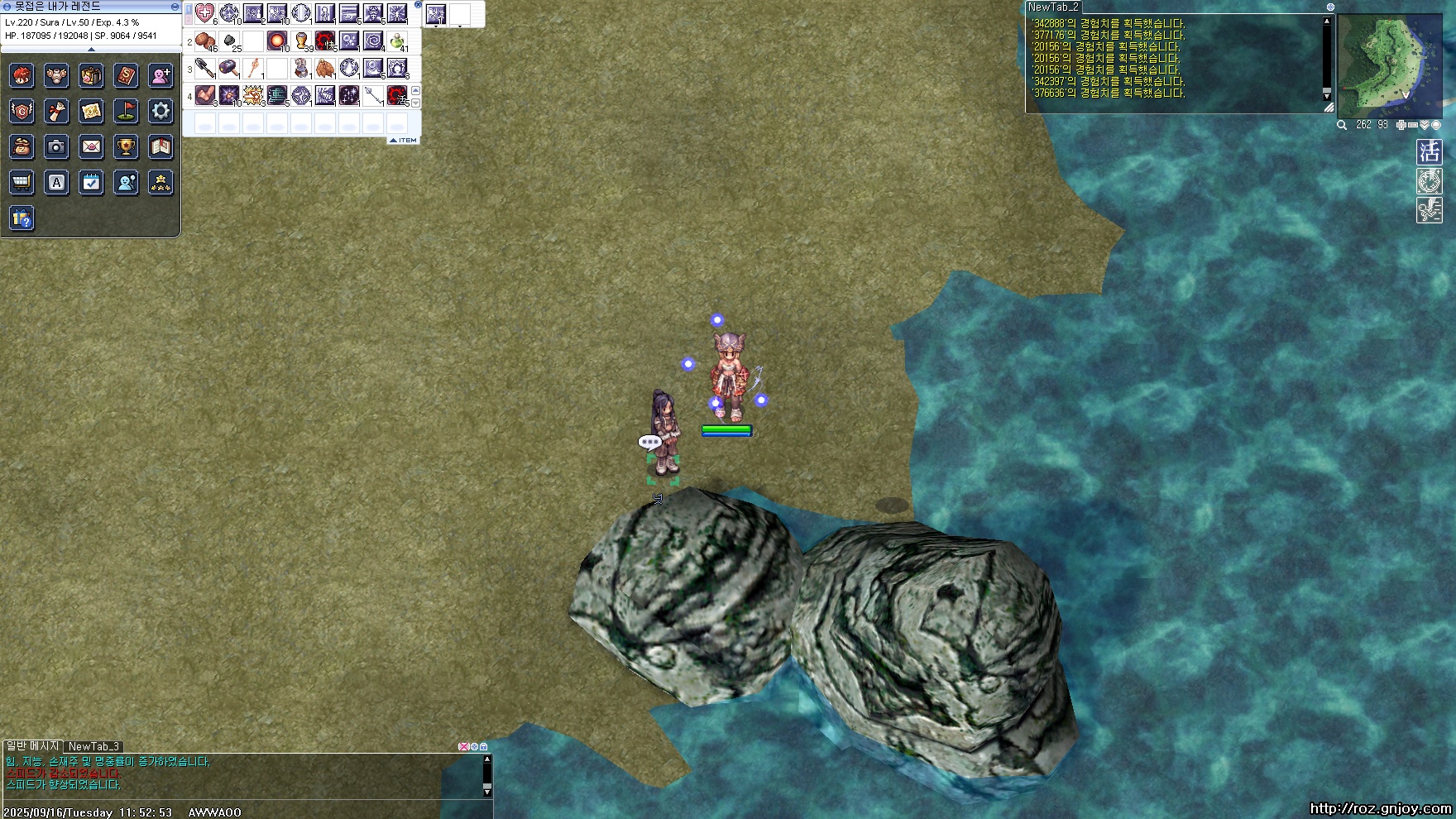Image resolution: width=1456 pixels, height=819 pixels.
Task: Click the minimap magnifier search icon
Action: [x=1342, y=125]
